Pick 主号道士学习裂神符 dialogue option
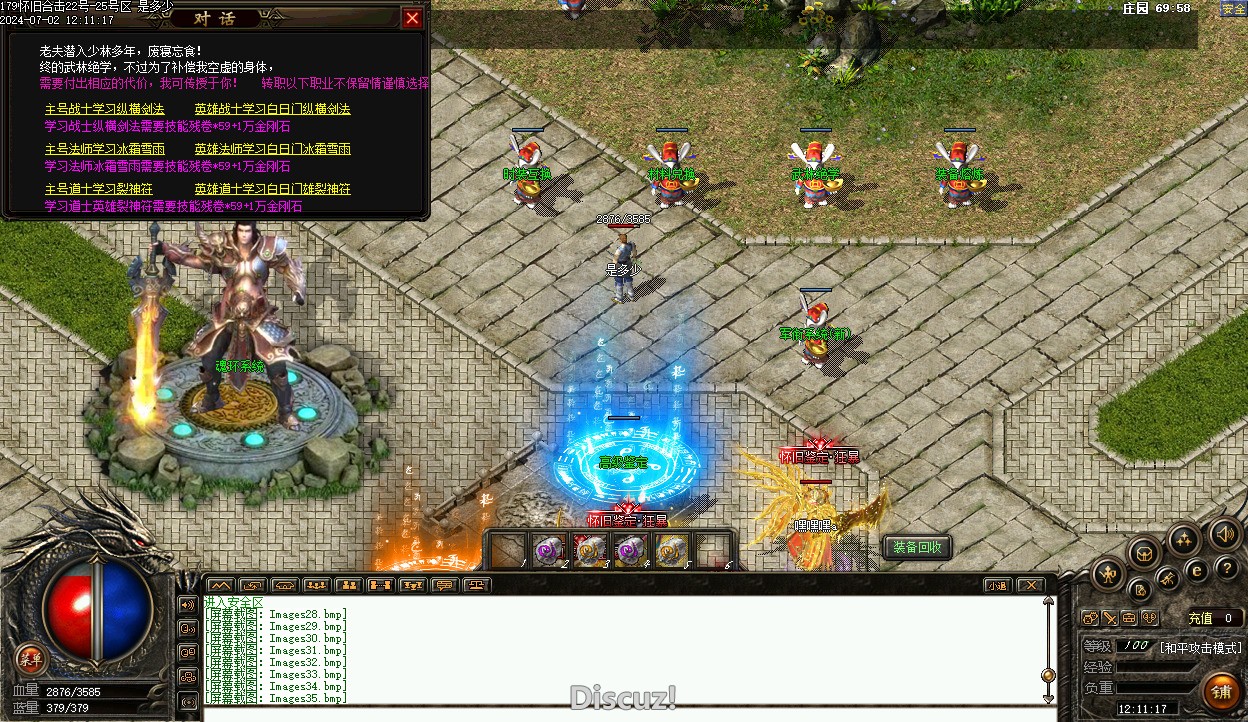Viewport: 1248px width, 722px height. click(99, 189)
